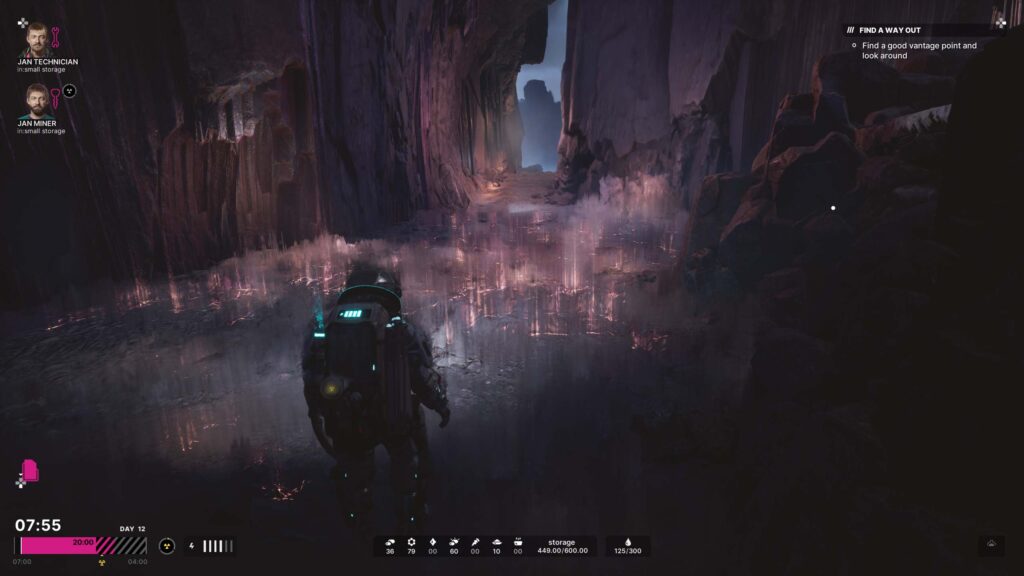The height and width of the screenshot is (576, 1024).
Task: Click the small icon in the bottom-right box
Action: pyautogui.click(x=991, y=545)
